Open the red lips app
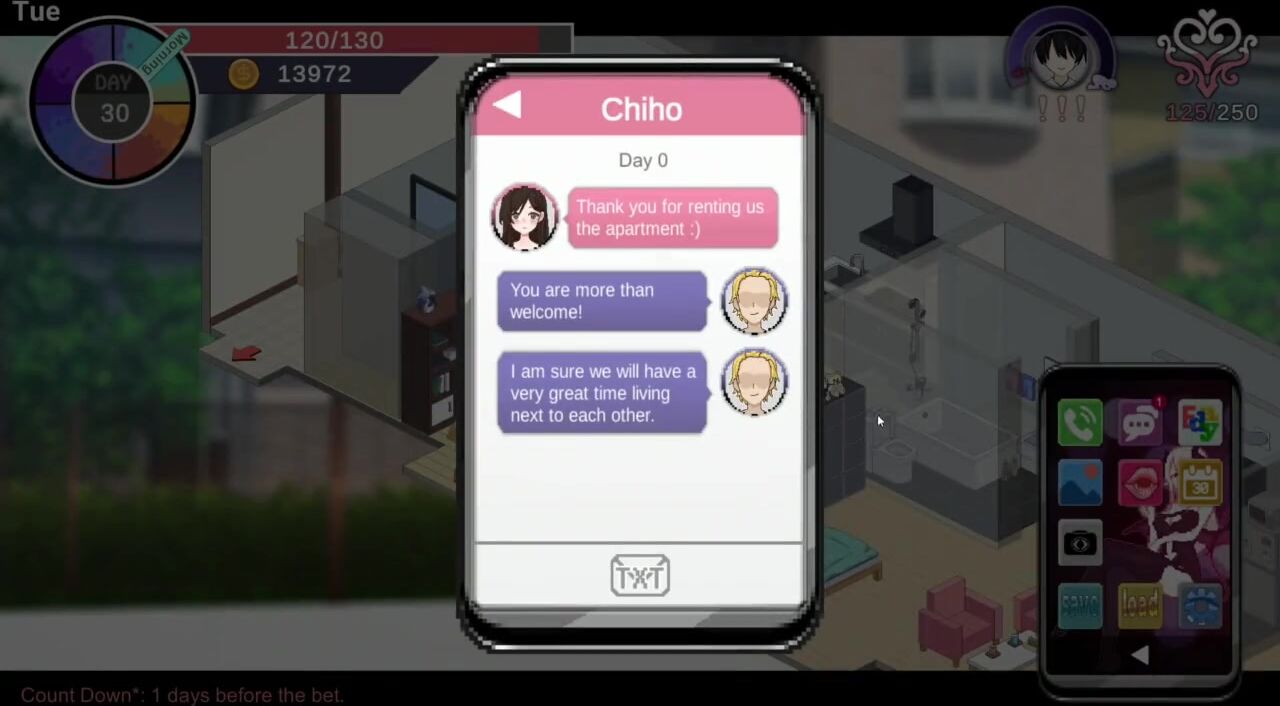1280x706 pixels. 1140,483
